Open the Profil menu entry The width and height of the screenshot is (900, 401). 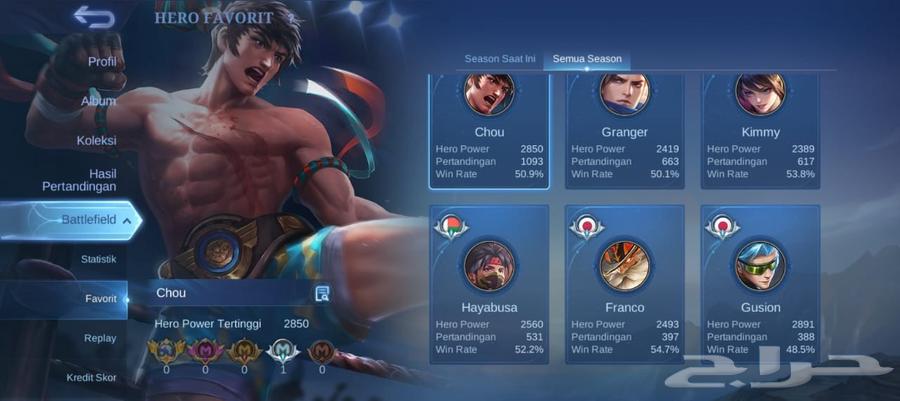click(102, 62)
